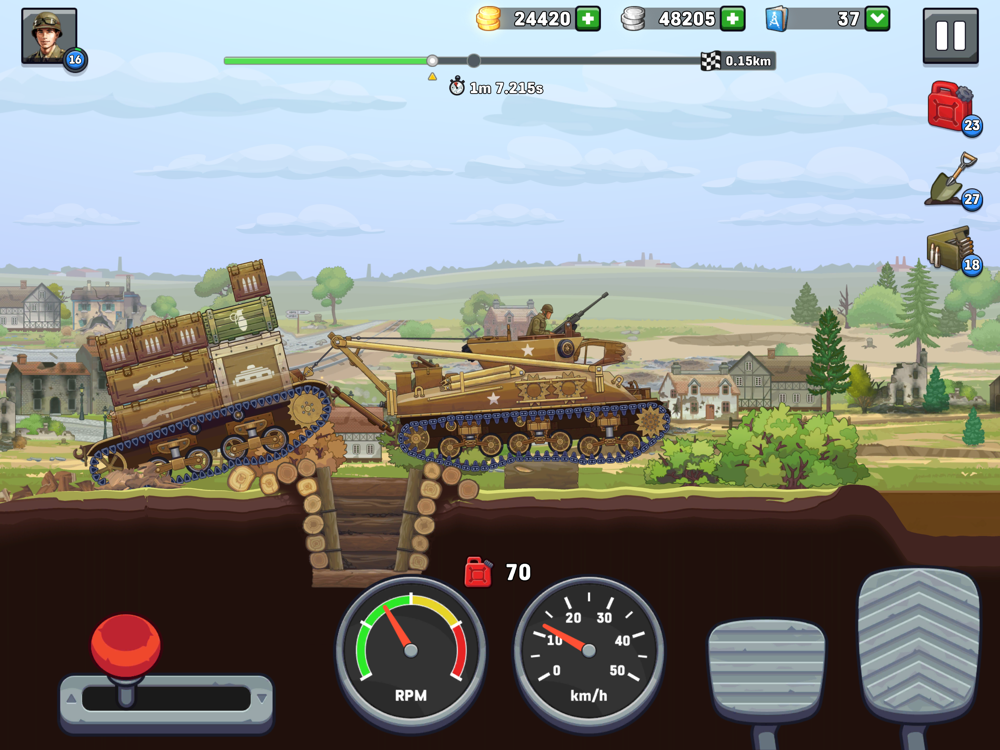Pause the game
1000x750 pixels.
tap(950, 37)
